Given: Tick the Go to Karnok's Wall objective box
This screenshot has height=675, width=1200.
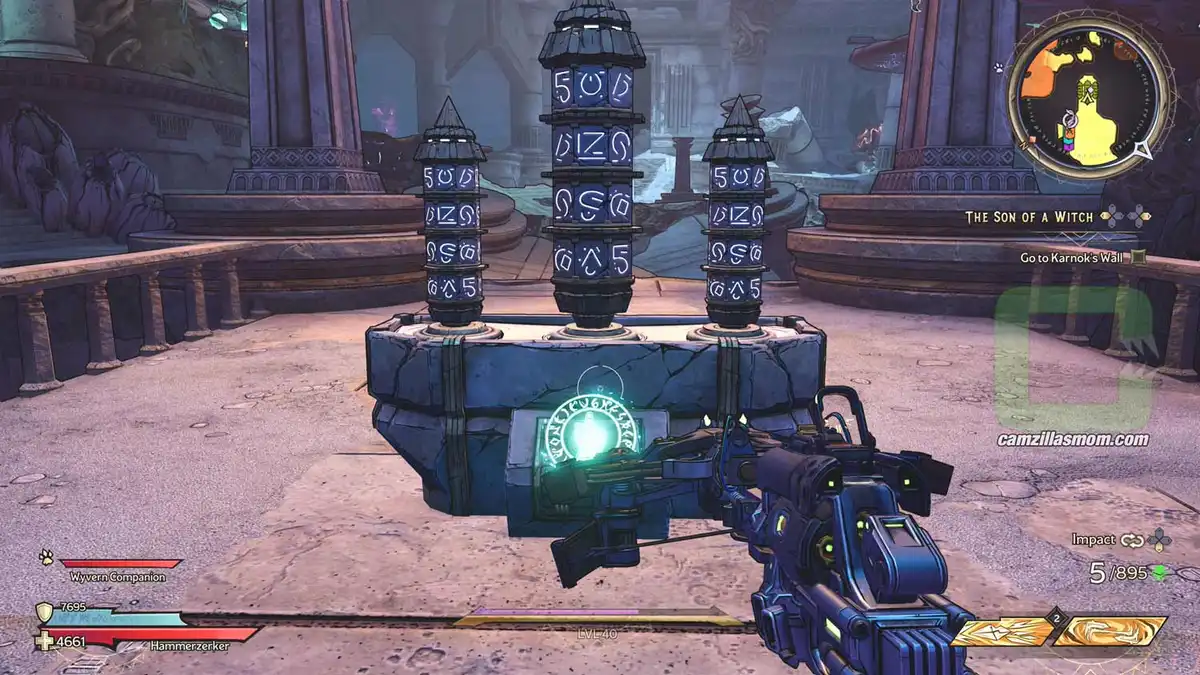Looking at the screenshot, I should (1138, 258).
